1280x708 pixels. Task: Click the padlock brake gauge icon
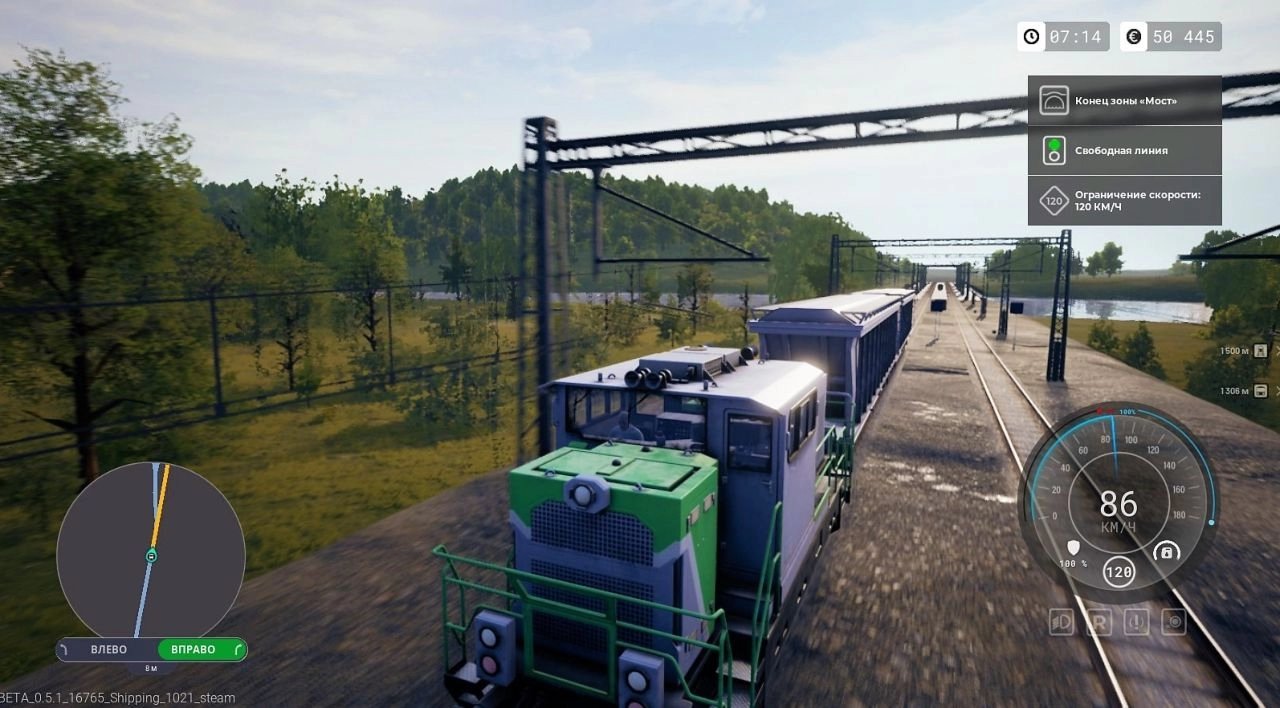(1166, 551)
